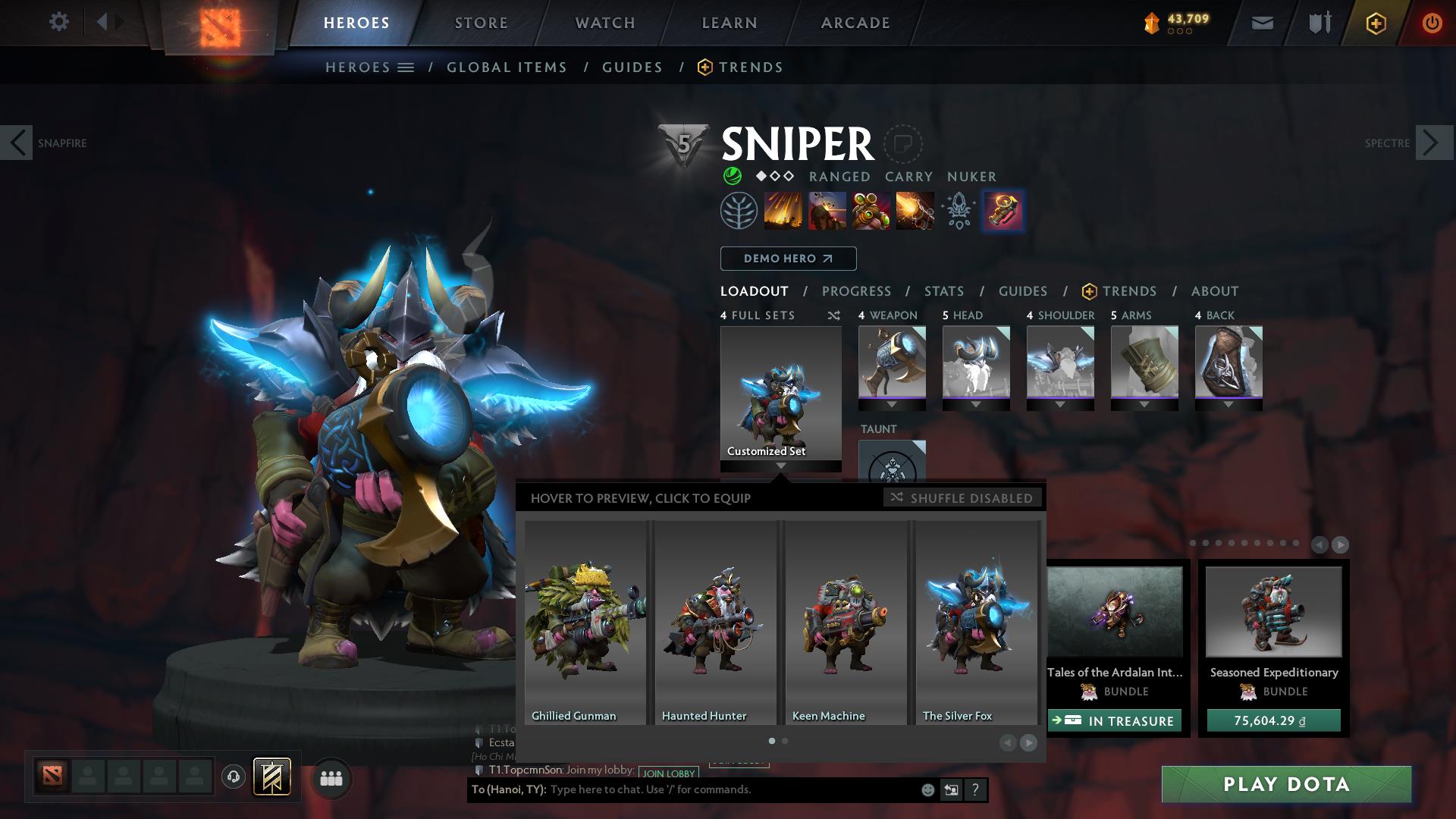Viewport: 1456px width, 819px height.
Task: Click the power button to exit
Action: tap(1432, 23)
